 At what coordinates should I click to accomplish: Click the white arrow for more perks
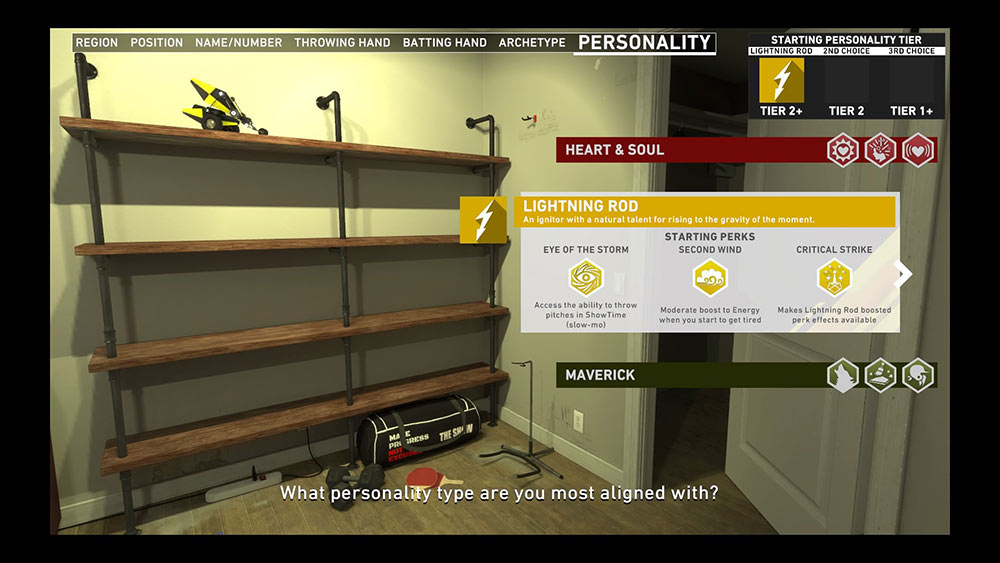pyautogui.click(x=903, y=274)
